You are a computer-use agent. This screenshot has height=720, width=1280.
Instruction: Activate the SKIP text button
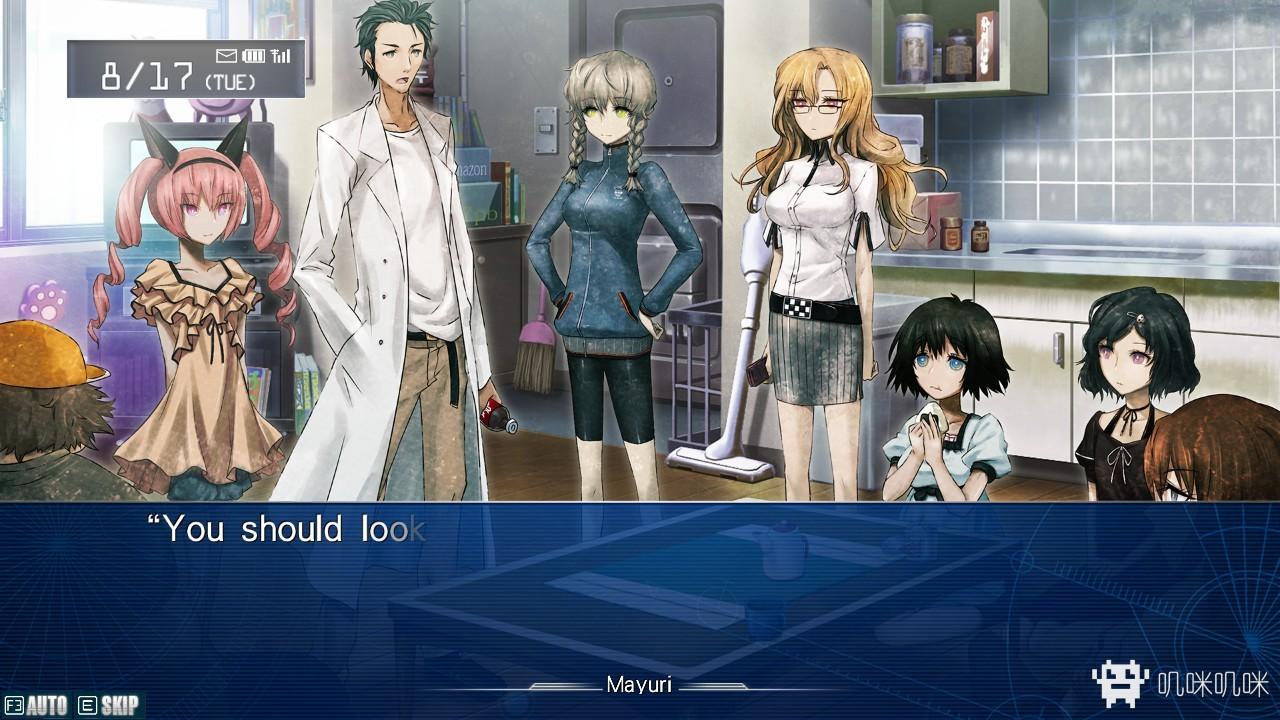click(x=109, y=705)
